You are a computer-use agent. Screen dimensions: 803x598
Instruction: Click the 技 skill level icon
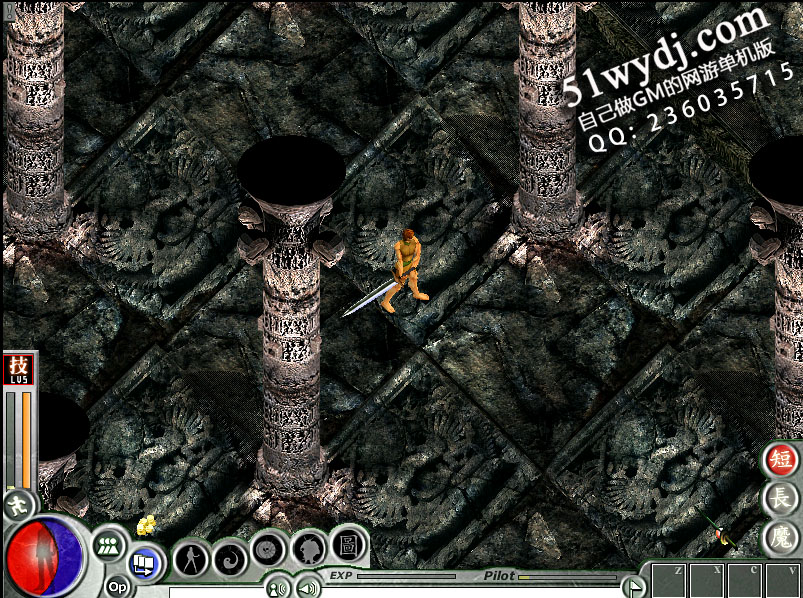19,369
